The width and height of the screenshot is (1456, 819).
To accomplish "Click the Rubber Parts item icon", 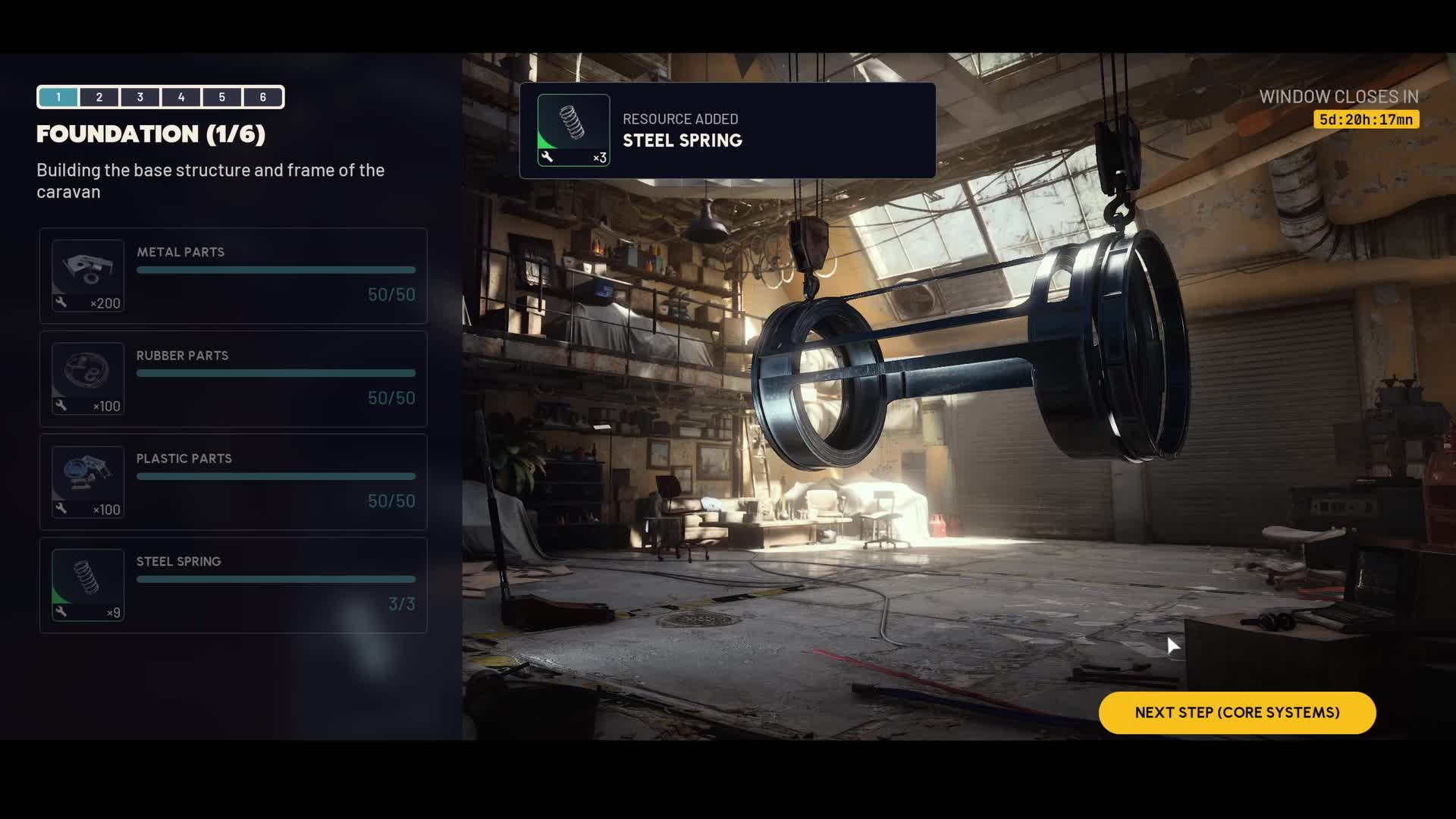I will tap(88, 379).
